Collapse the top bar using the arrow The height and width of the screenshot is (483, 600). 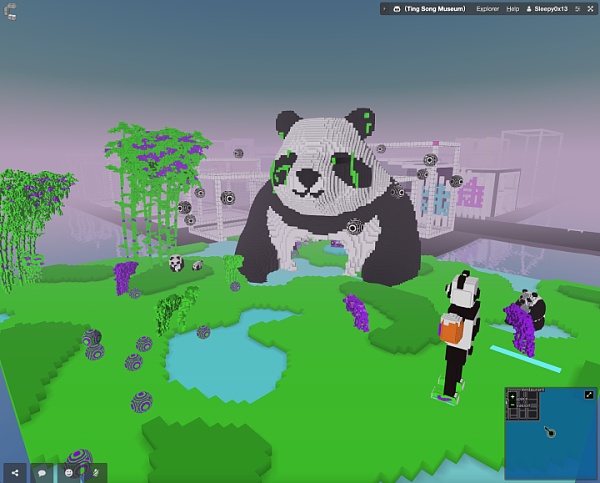coord(385,8)
